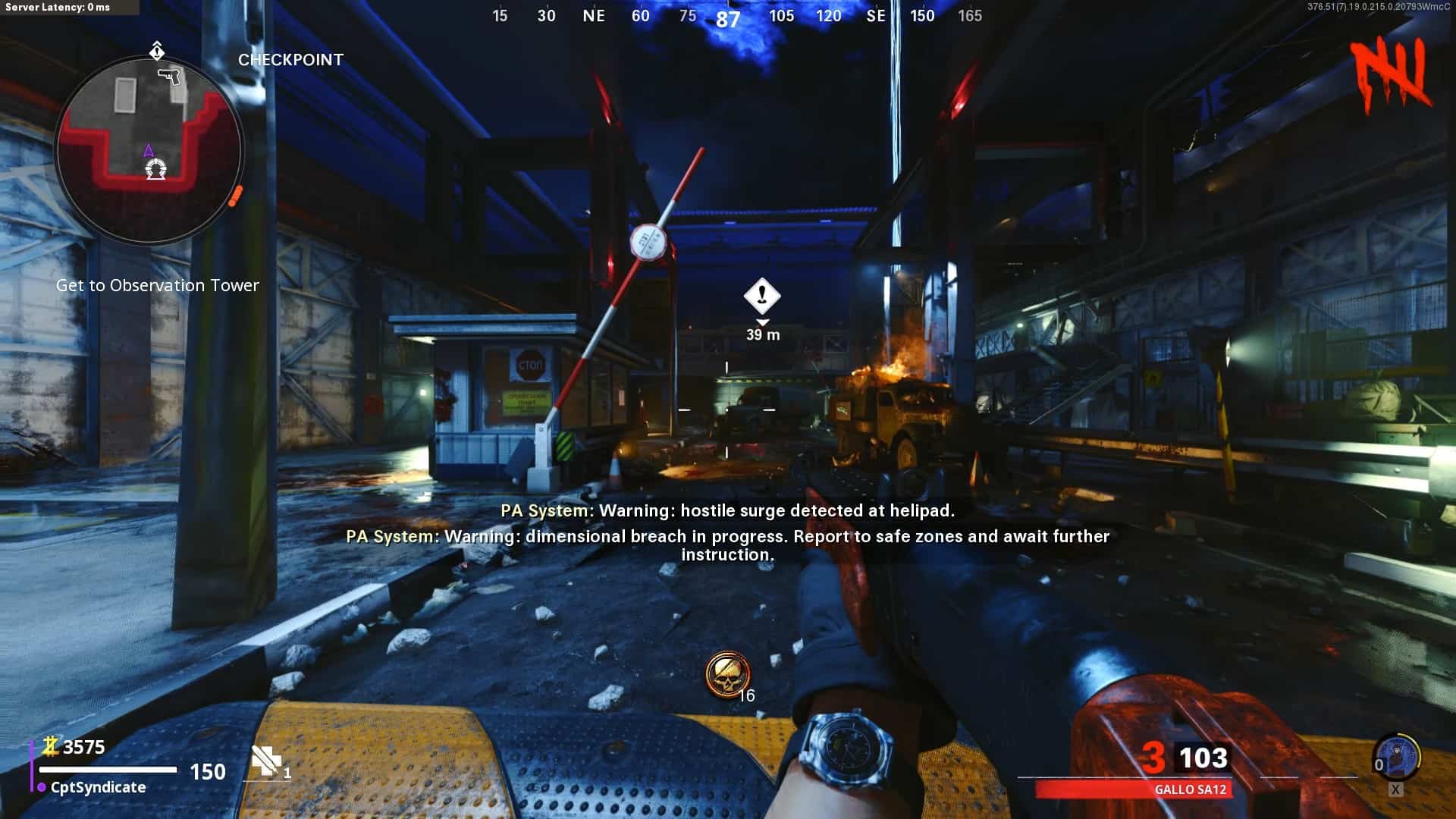The image size is (1456, 819).
Task: Select the objective waypoint diamond marker
Action: coord(762,296)
